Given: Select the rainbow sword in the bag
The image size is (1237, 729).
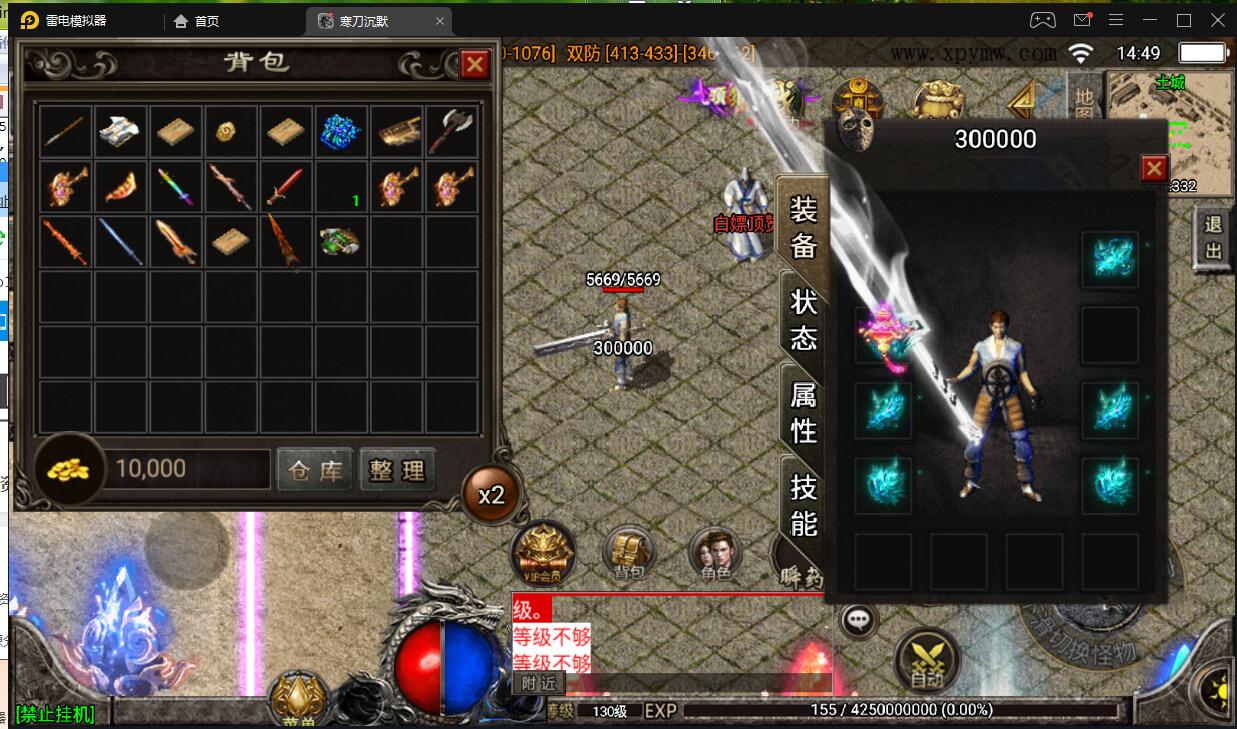Looking at the screenshot, I should point(175,187).
